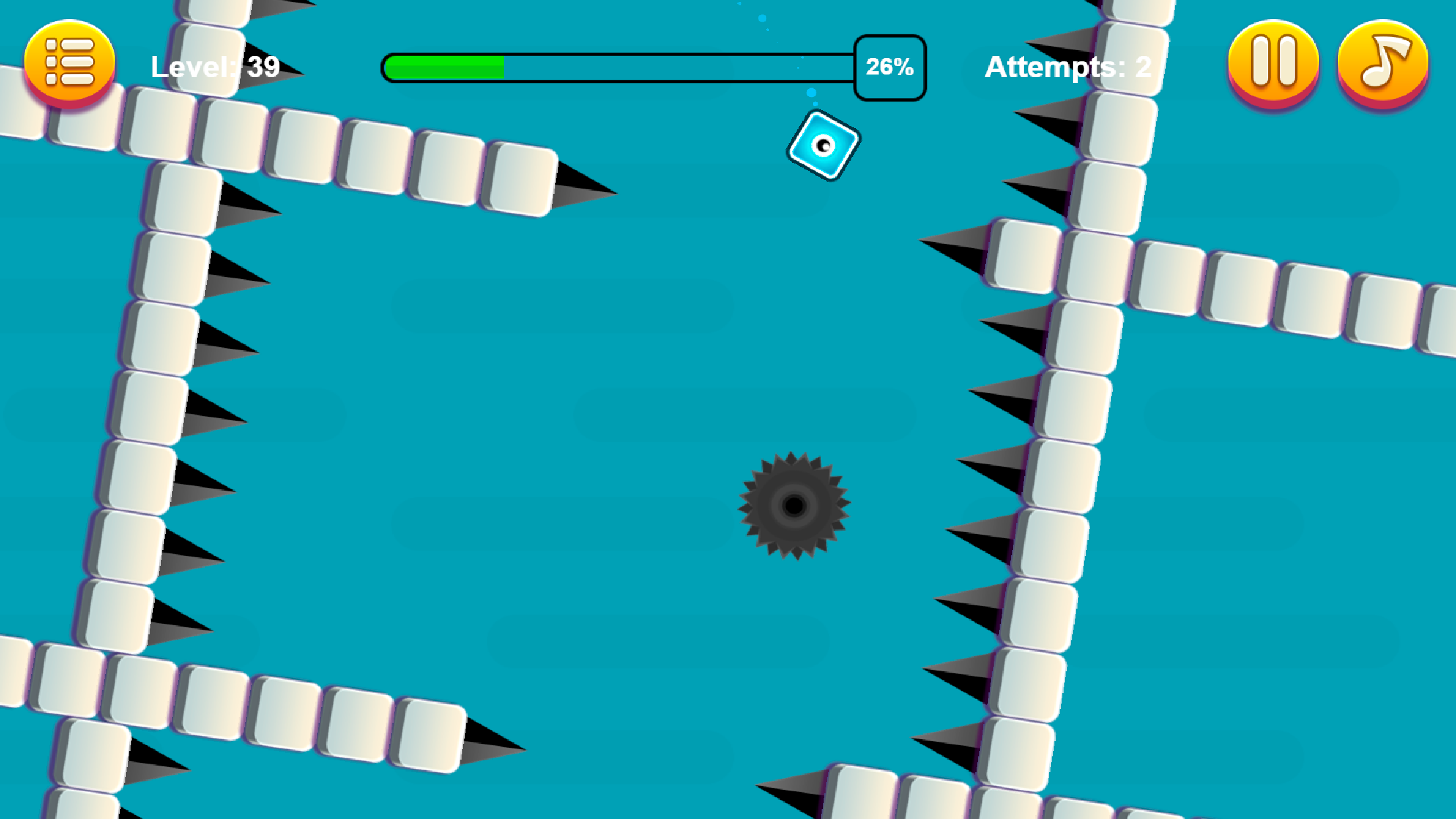Screen dimensions: 1456x819
Task: Open the level list menu button
Action: coord(69,63)
